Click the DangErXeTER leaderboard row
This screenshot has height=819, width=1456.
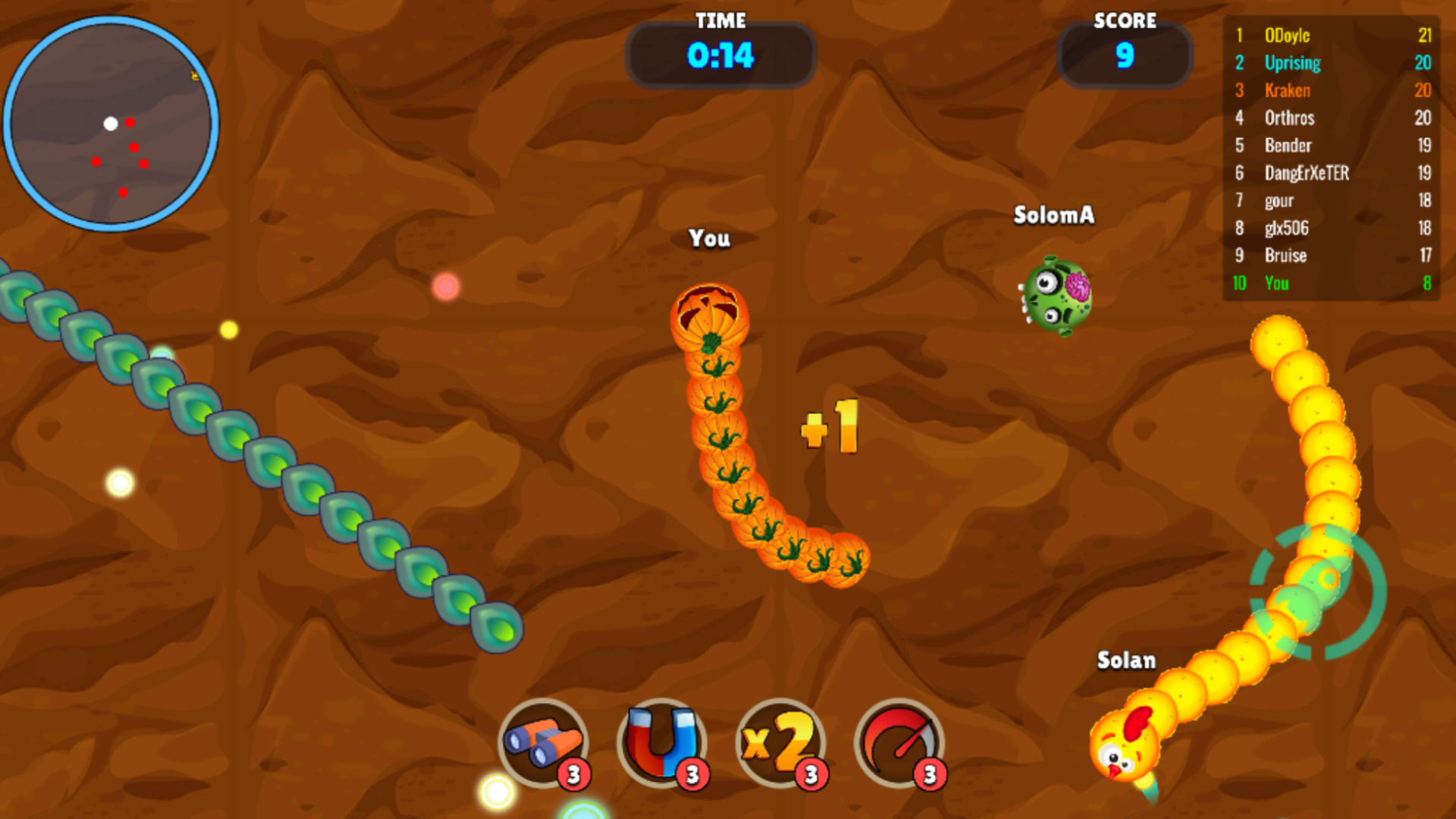pos(1307,173)
